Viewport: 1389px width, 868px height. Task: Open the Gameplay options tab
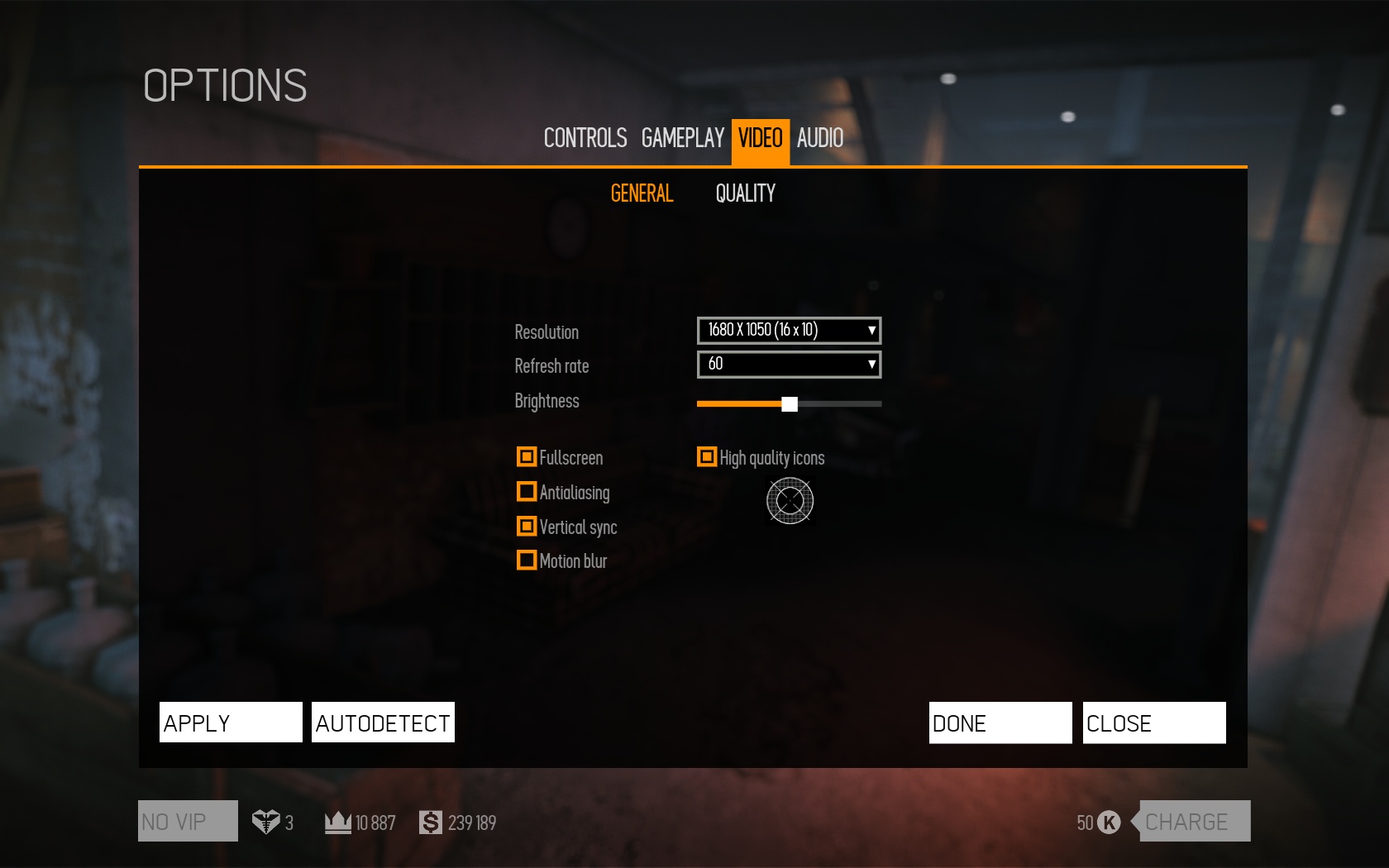(682, 138)
